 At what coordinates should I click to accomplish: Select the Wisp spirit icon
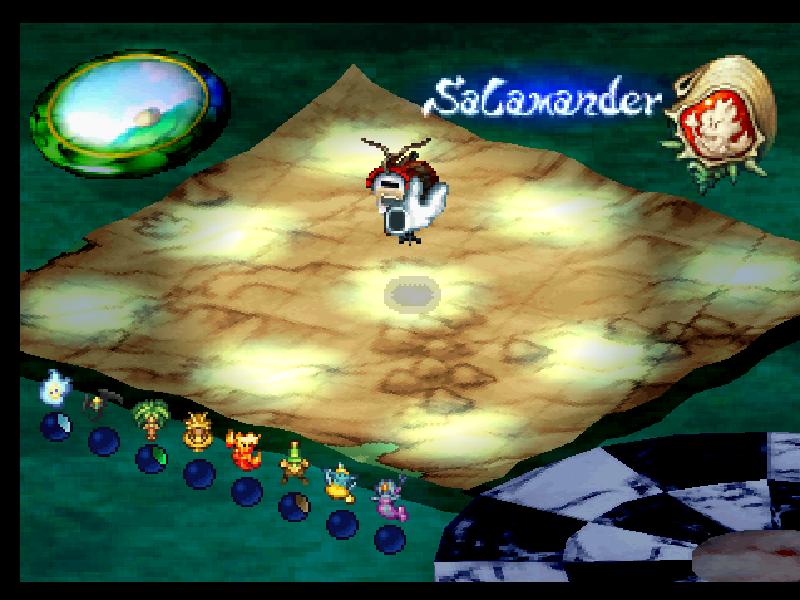coord(53,387)
